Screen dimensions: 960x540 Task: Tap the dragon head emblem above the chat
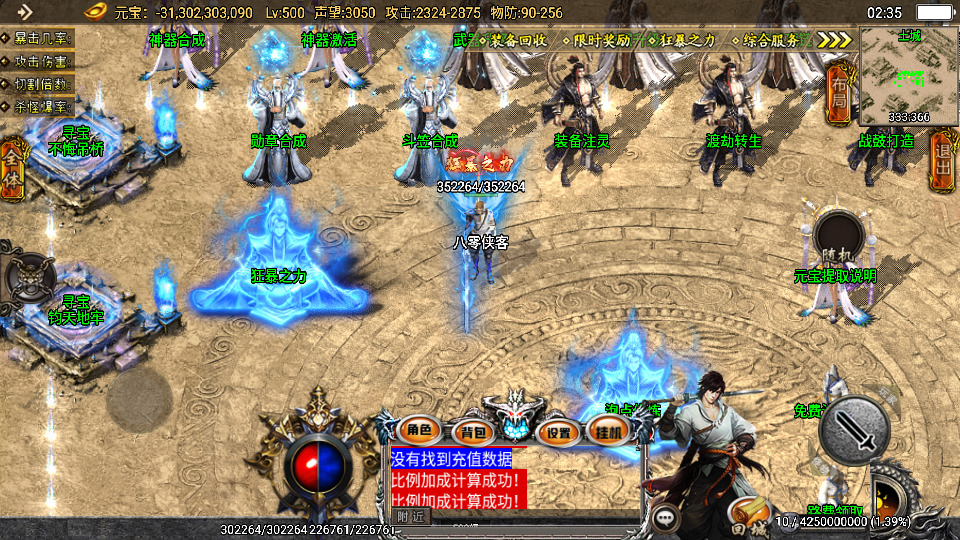(x=514, y=414)
